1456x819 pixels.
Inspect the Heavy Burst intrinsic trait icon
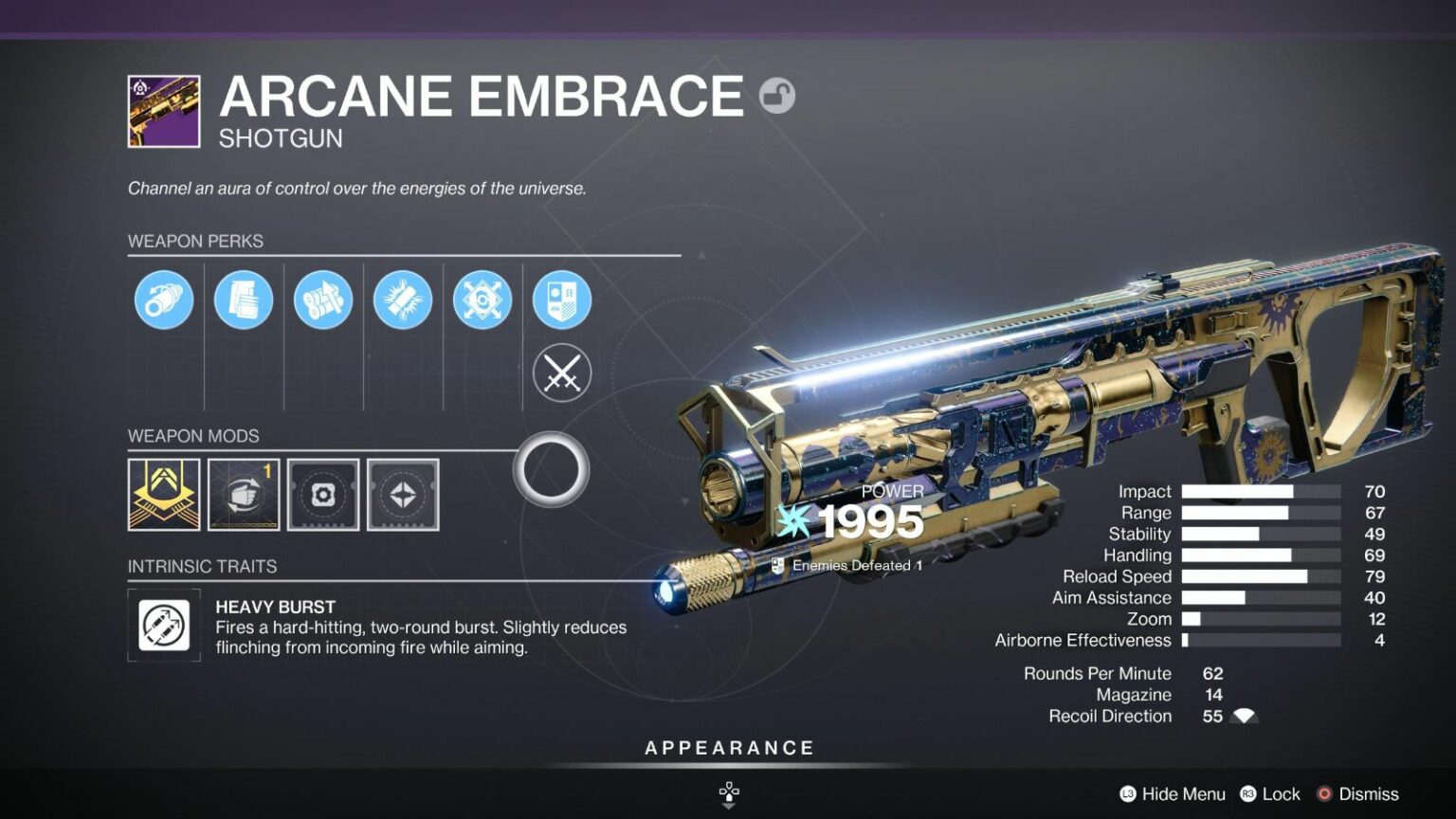point(163,626)
